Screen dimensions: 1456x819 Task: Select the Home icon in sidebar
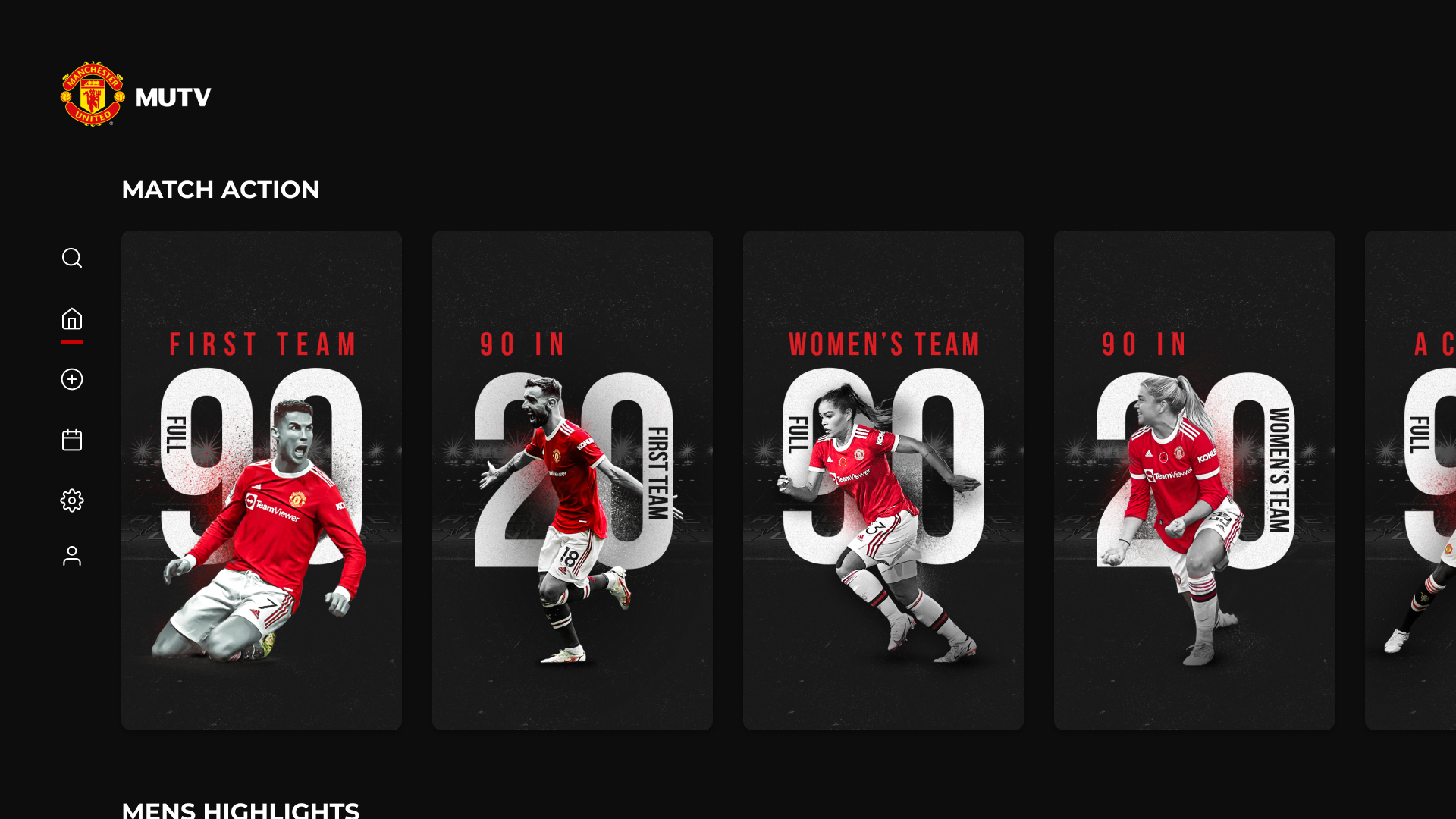pyautogui.click(x=72, y=319)
